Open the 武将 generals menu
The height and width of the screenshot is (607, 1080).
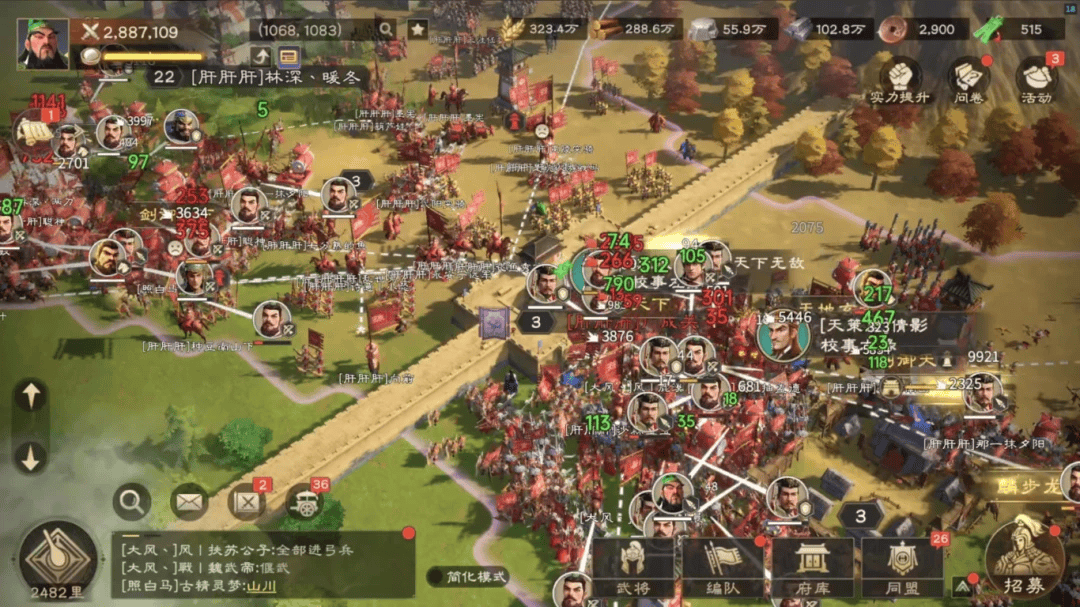(632, 568)
